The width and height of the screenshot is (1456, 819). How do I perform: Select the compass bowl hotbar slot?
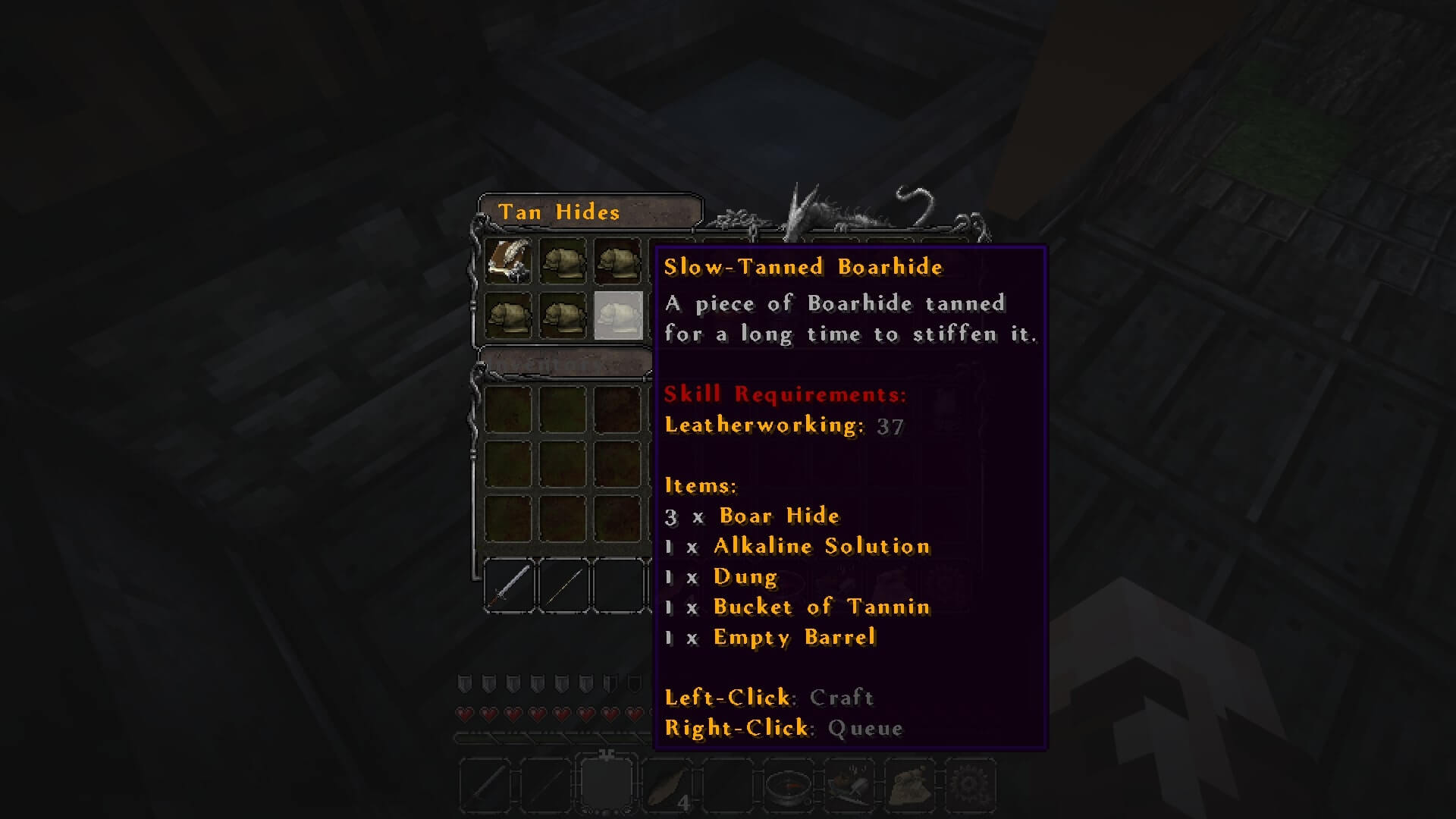point(788,786)
